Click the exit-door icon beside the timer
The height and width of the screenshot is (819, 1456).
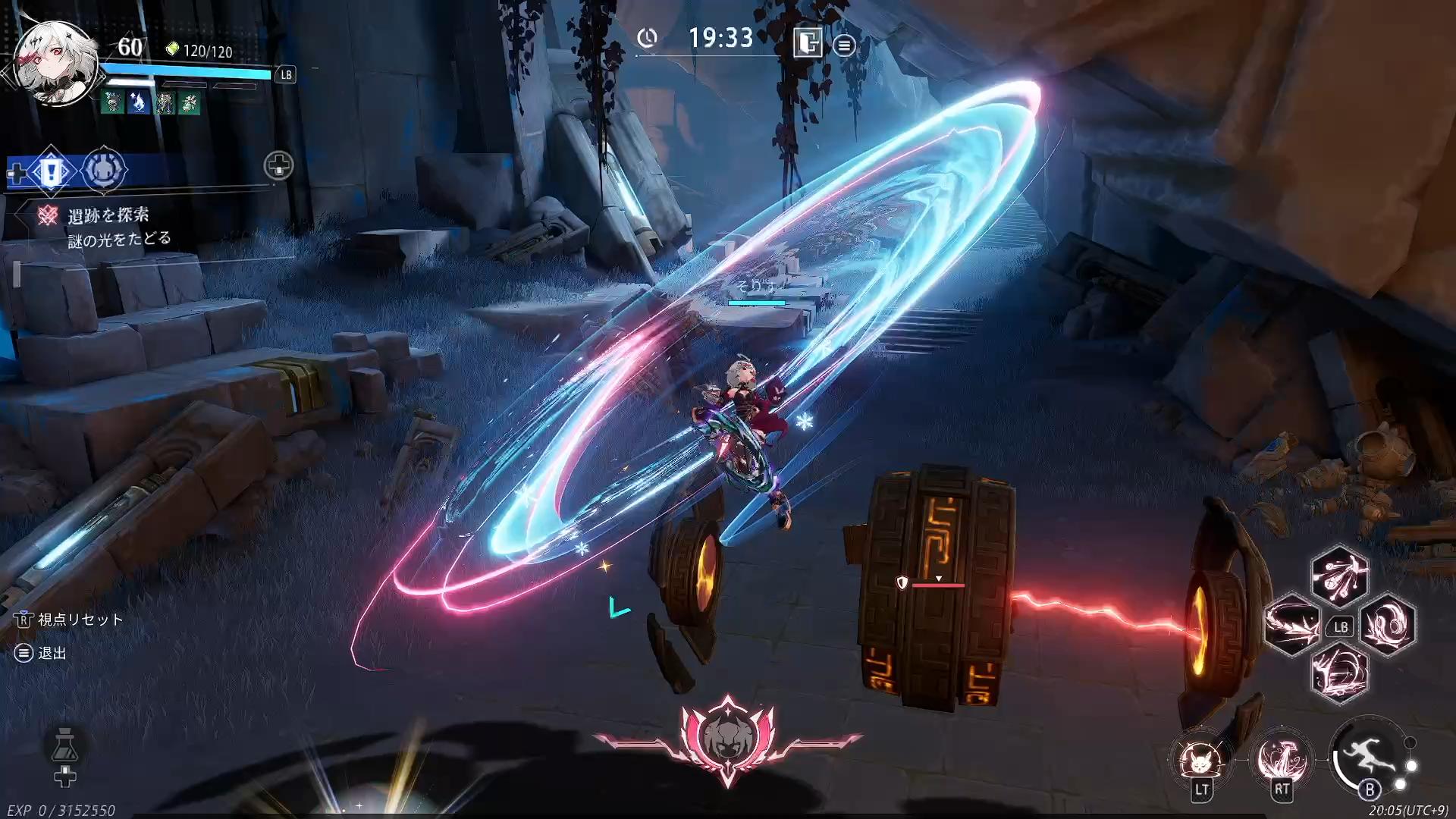click(808, 43)
